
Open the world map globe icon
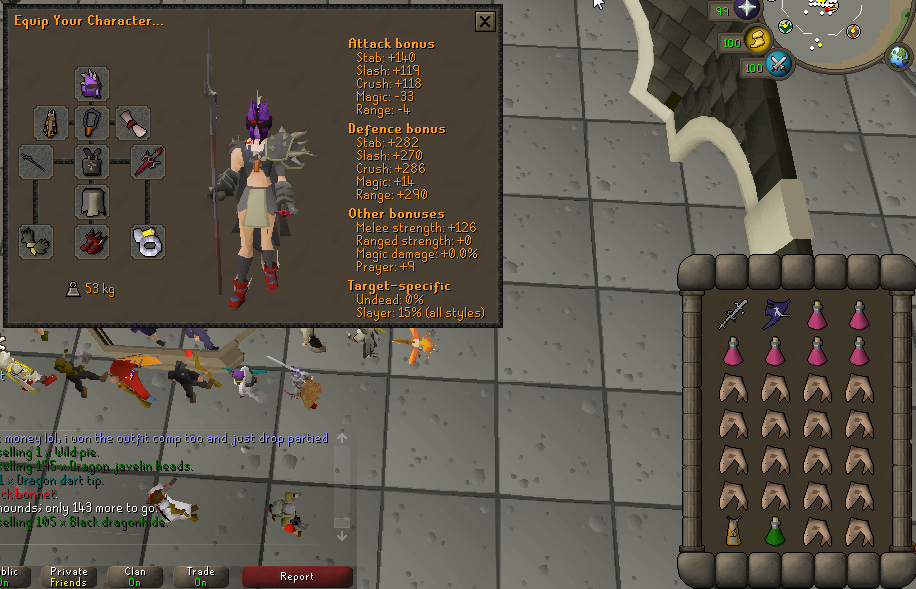pyautogui.click(x=899, y=58)
